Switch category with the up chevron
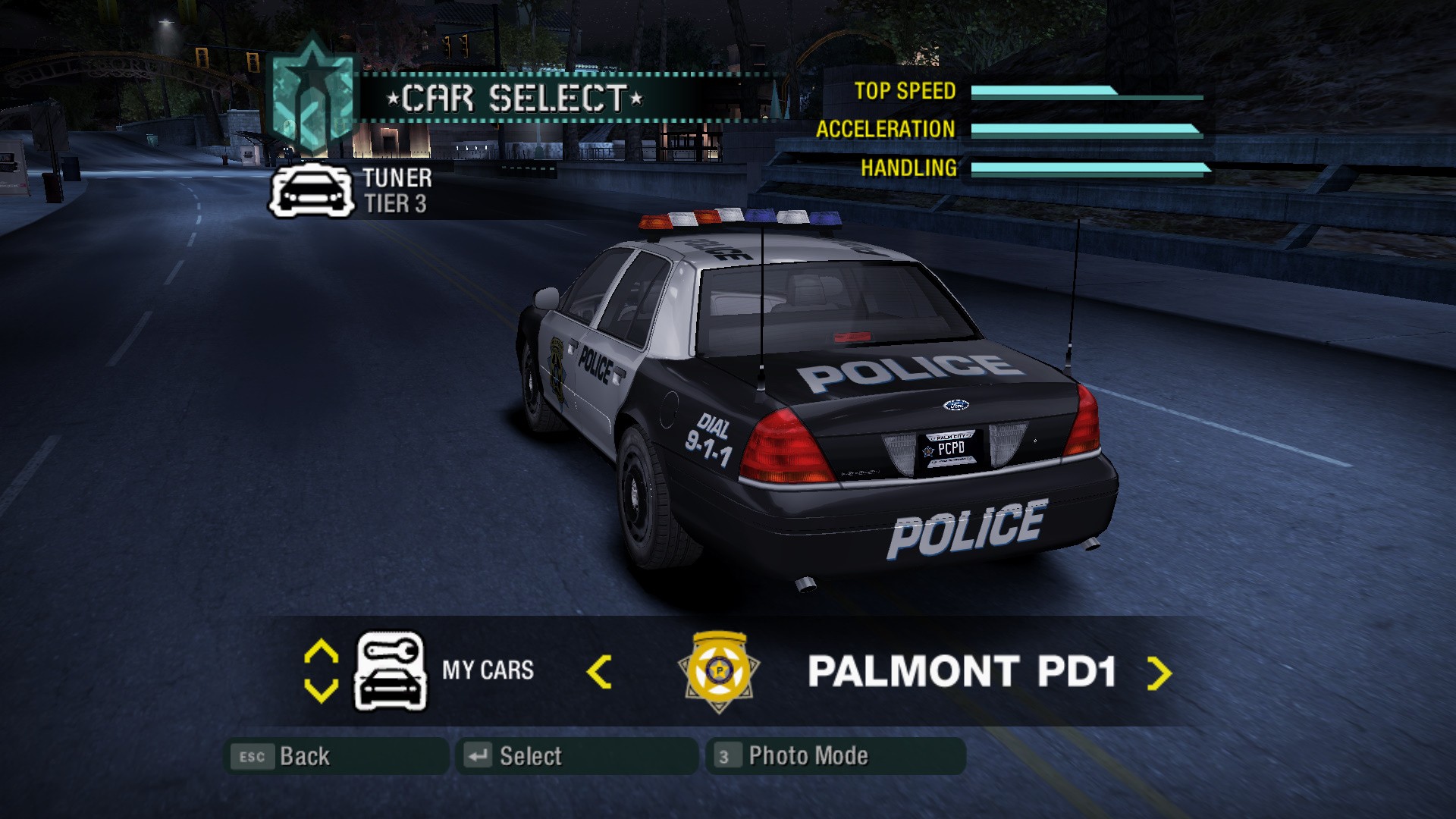This screenshot has width=1456, height=819. point(321,652)
